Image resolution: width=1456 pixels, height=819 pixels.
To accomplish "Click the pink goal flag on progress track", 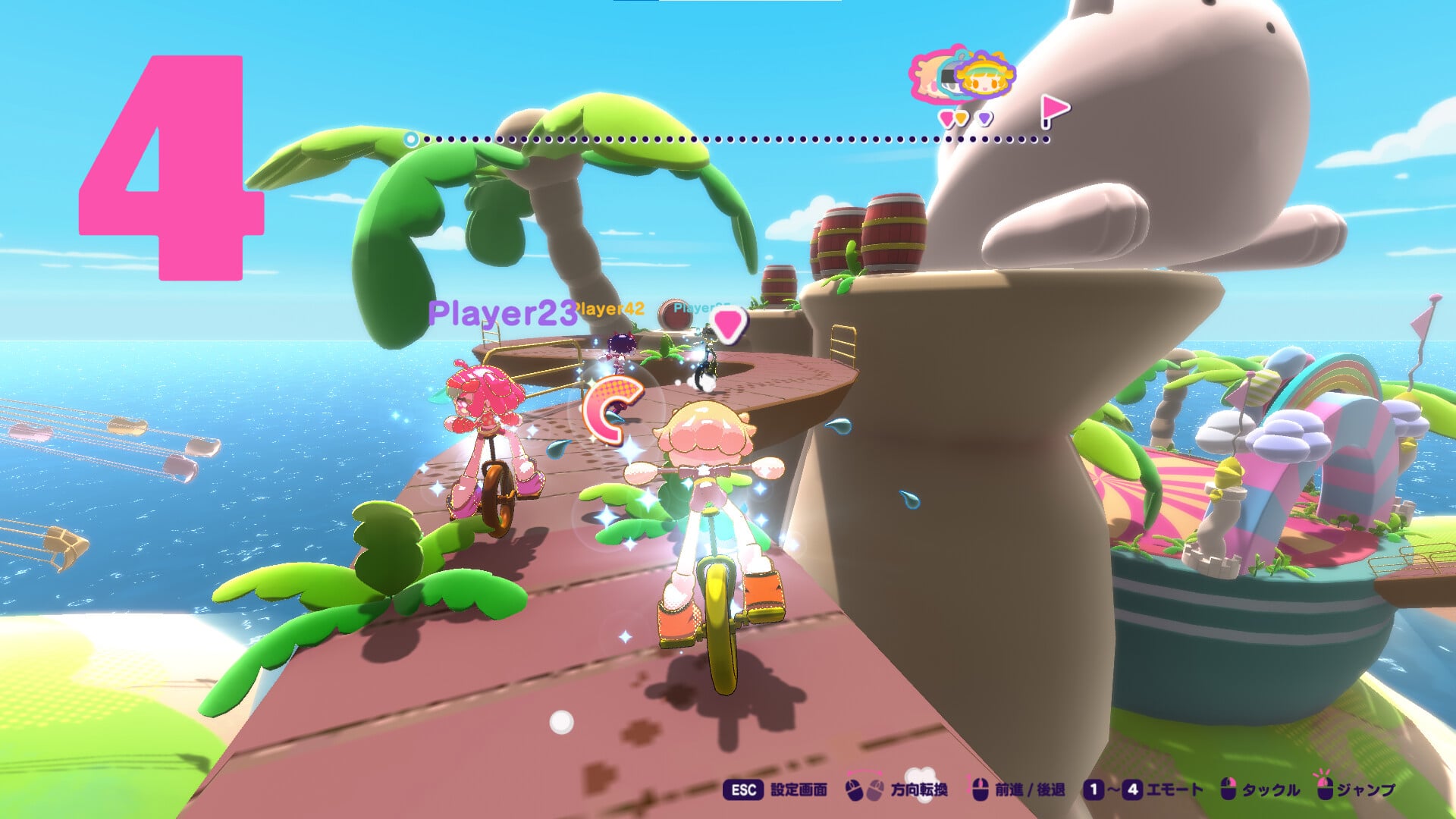I will click(x=1053, y=111).
